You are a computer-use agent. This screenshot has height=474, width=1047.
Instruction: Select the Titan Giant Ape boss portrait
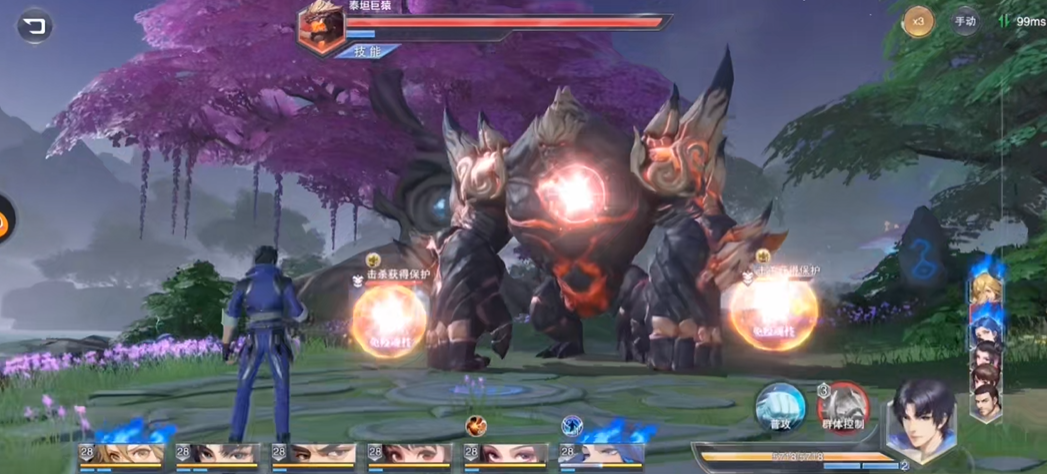322,26
